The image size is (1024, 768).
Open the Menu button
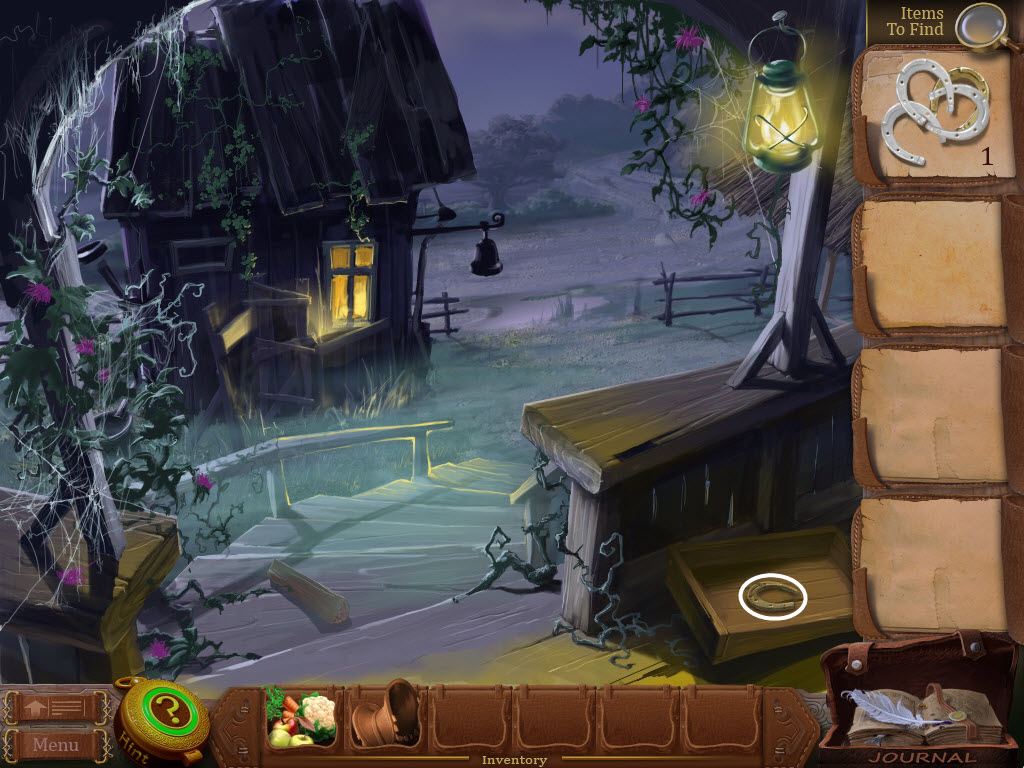point(56,744)
